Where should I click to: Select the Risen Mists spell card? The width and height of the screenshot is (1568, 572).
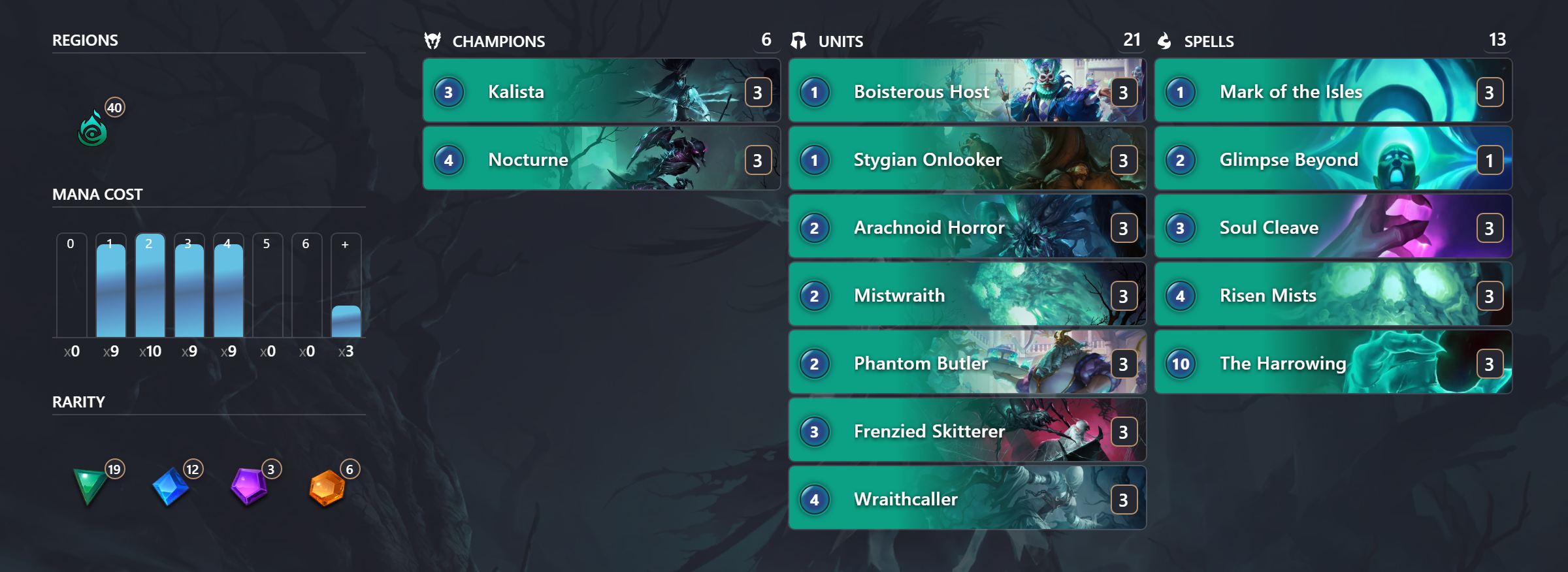coord(1333,294)
